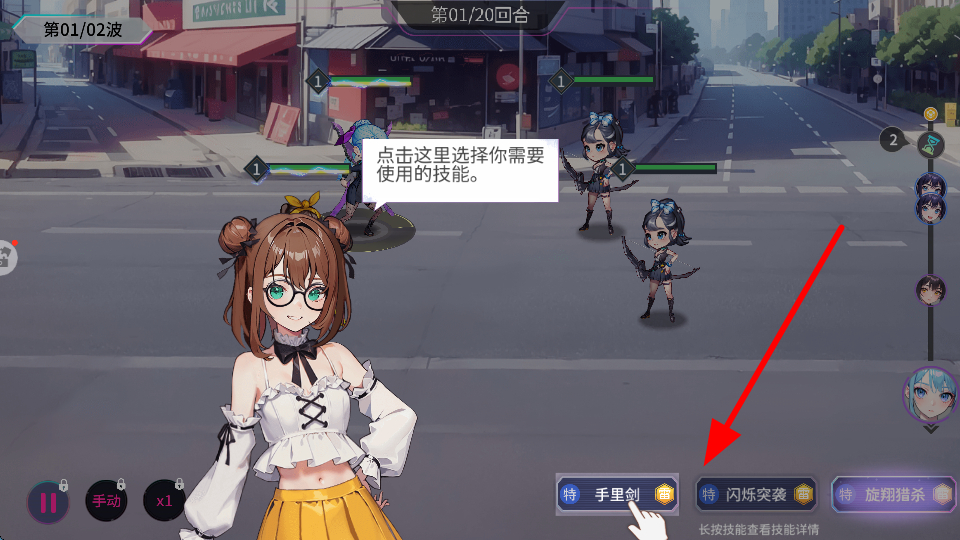Choose the 闪烁突袭 skill
The height and width of the screenshot is (540, 960).
tap(756, 494)
